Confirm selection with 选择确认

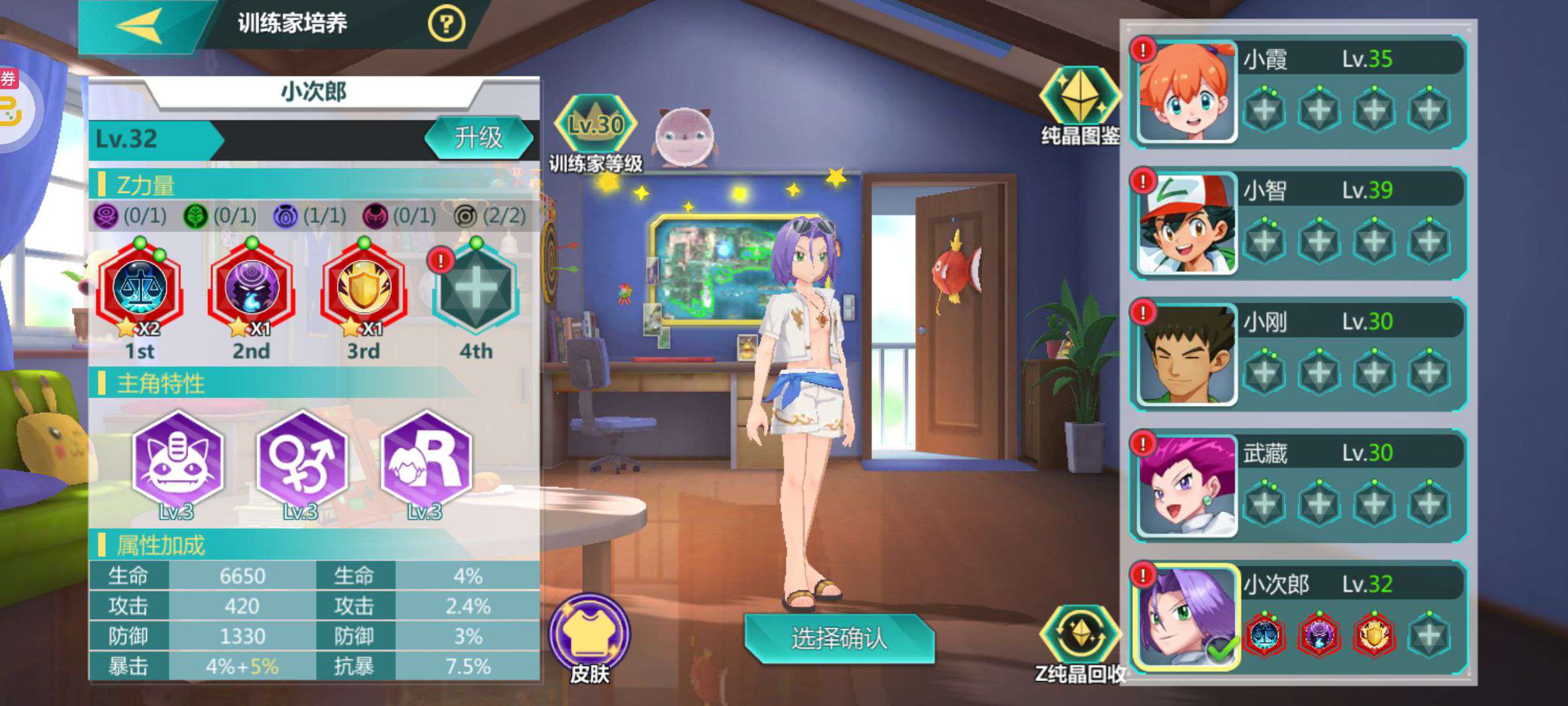click(x=840, y=639)
